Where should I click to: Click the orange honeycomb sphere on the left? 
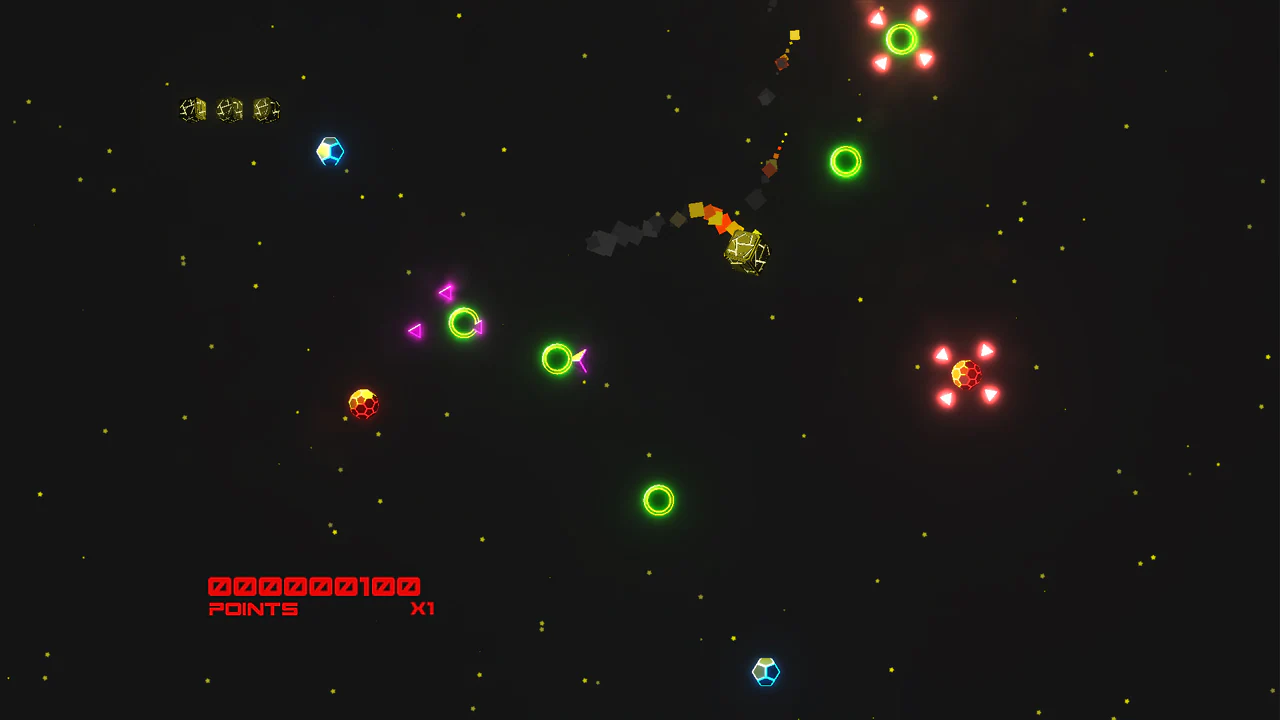coord(363,403)
